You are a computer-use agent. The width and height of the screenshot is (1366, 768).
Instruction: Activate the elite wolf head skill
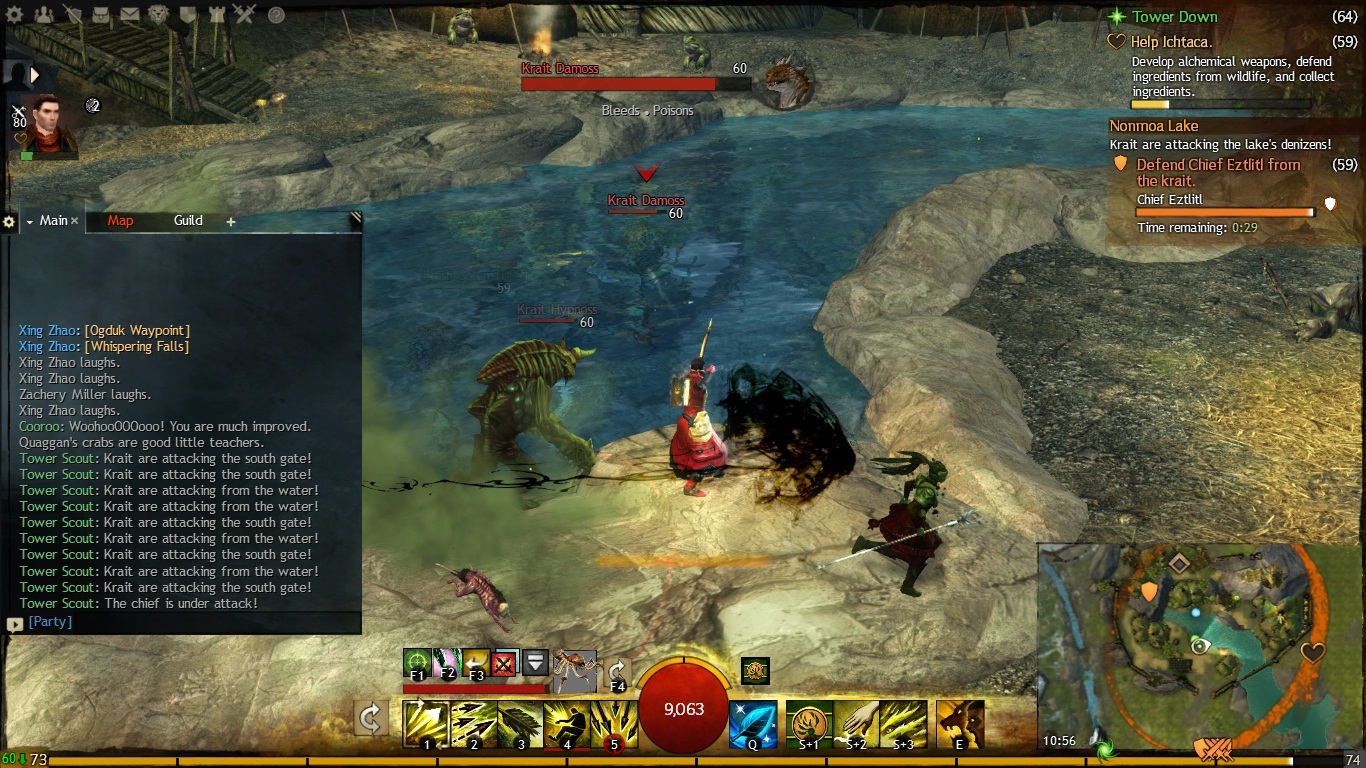pos(960,724)
